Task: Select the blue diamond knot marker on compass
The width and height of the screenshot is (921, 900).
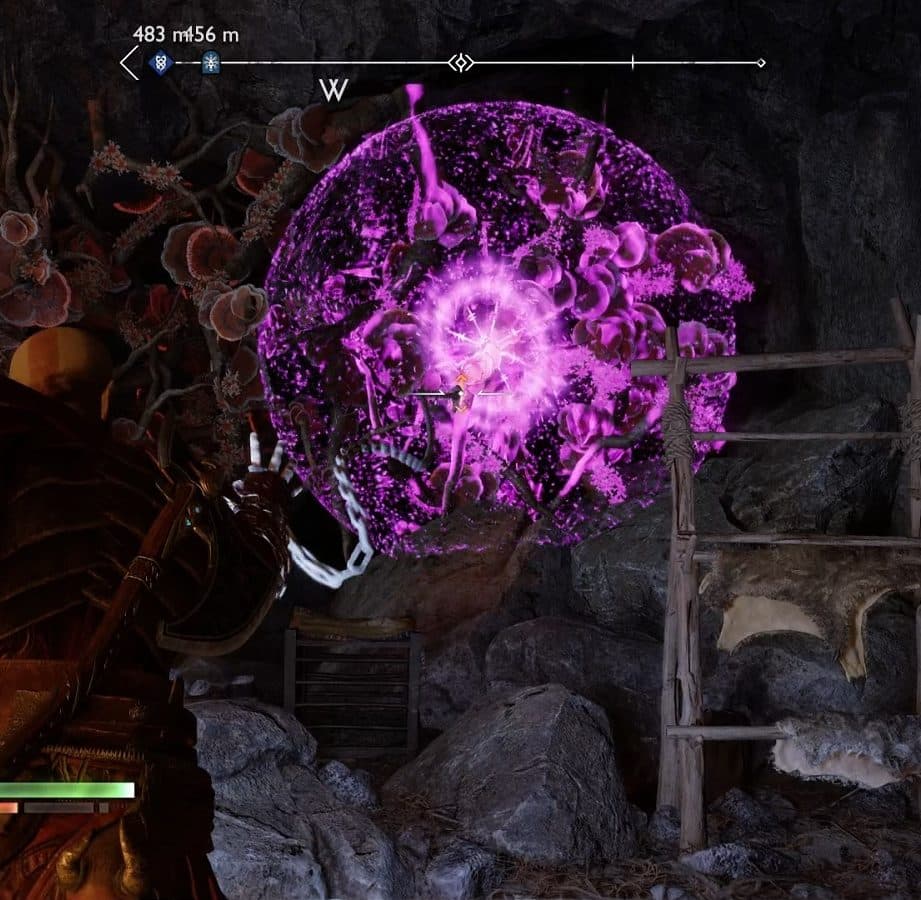Action: [x=160, y=63]
